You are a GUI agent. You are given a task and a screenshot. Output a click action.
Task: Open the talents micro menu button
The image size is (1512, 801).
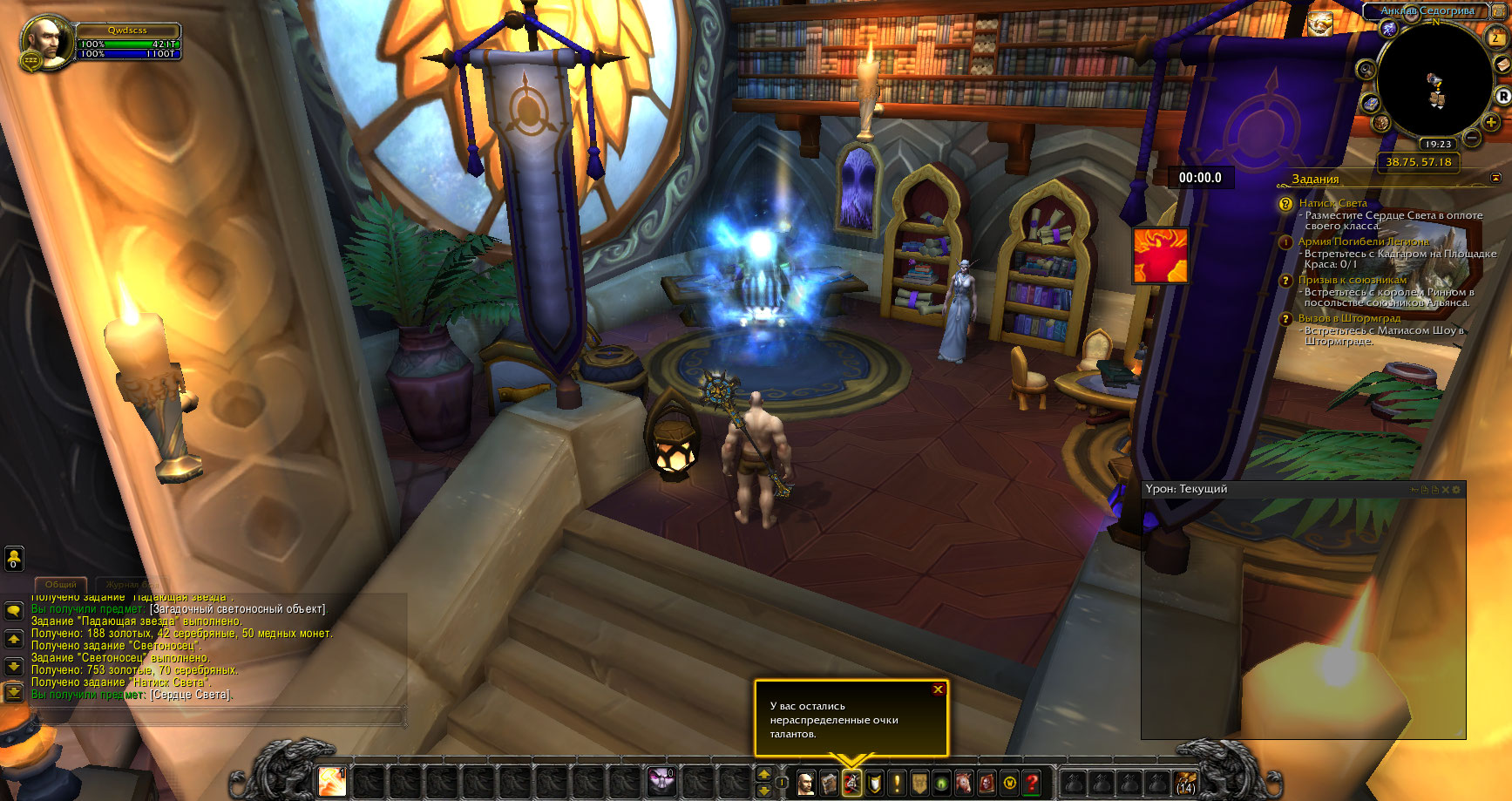click(x=851, y=783)
